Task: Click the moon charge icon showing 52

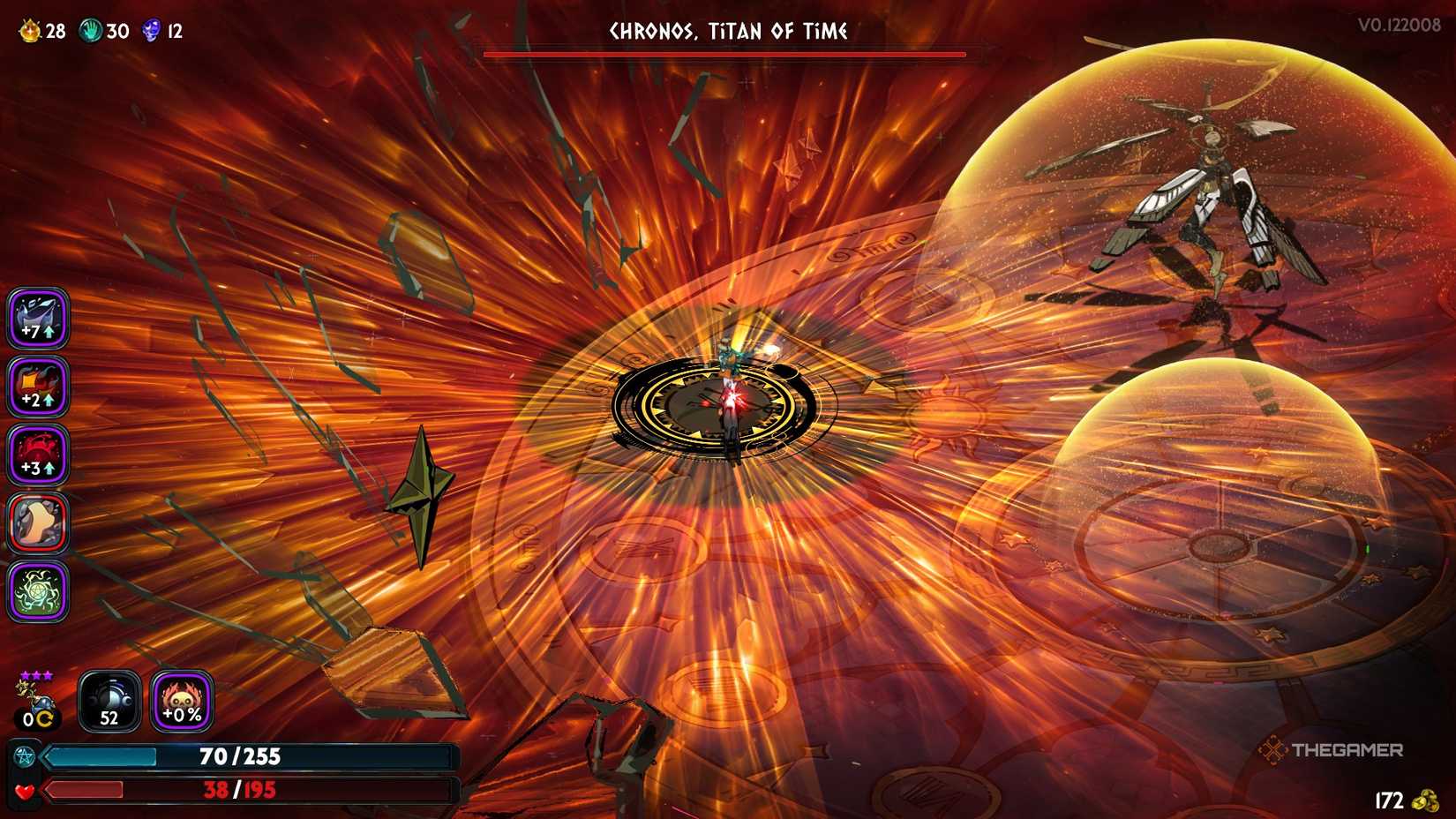Action: [109, 702]
